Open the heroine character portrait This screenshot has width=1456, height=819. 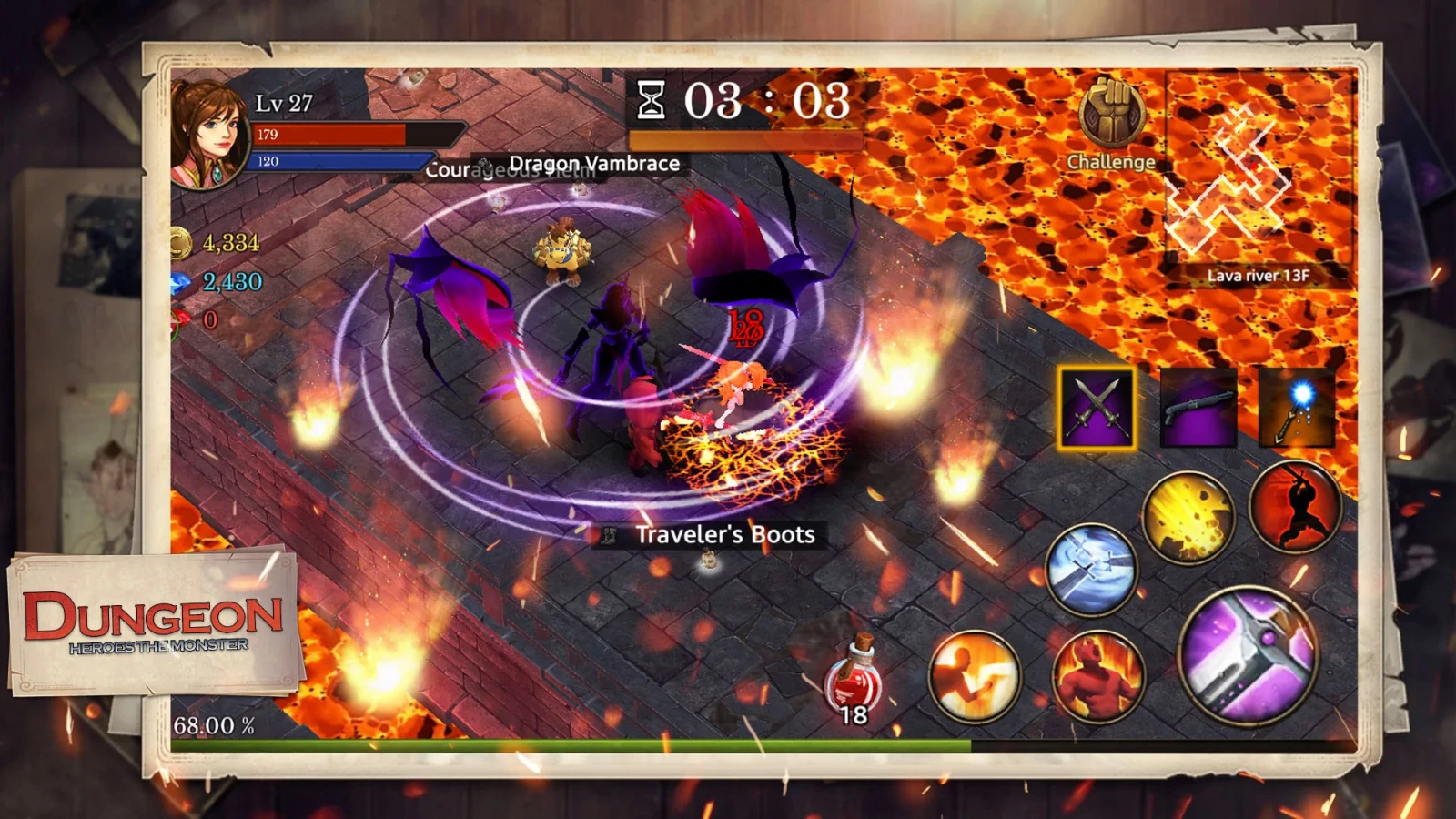click(x=209, y=134)
